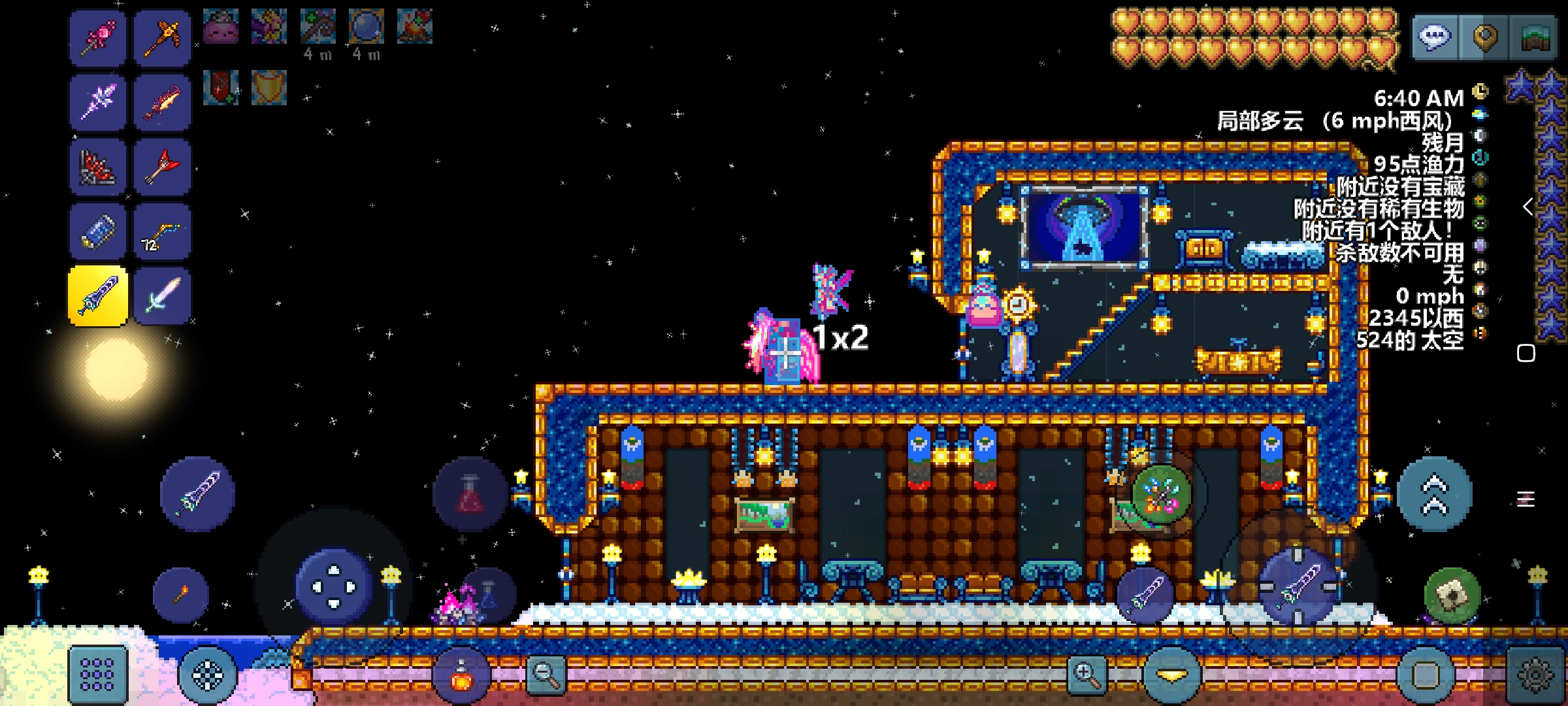The height and width of the screenshot is (706, 1568).
Task: Zoom in with the plus magnifier
Action: pos(1086,673)
